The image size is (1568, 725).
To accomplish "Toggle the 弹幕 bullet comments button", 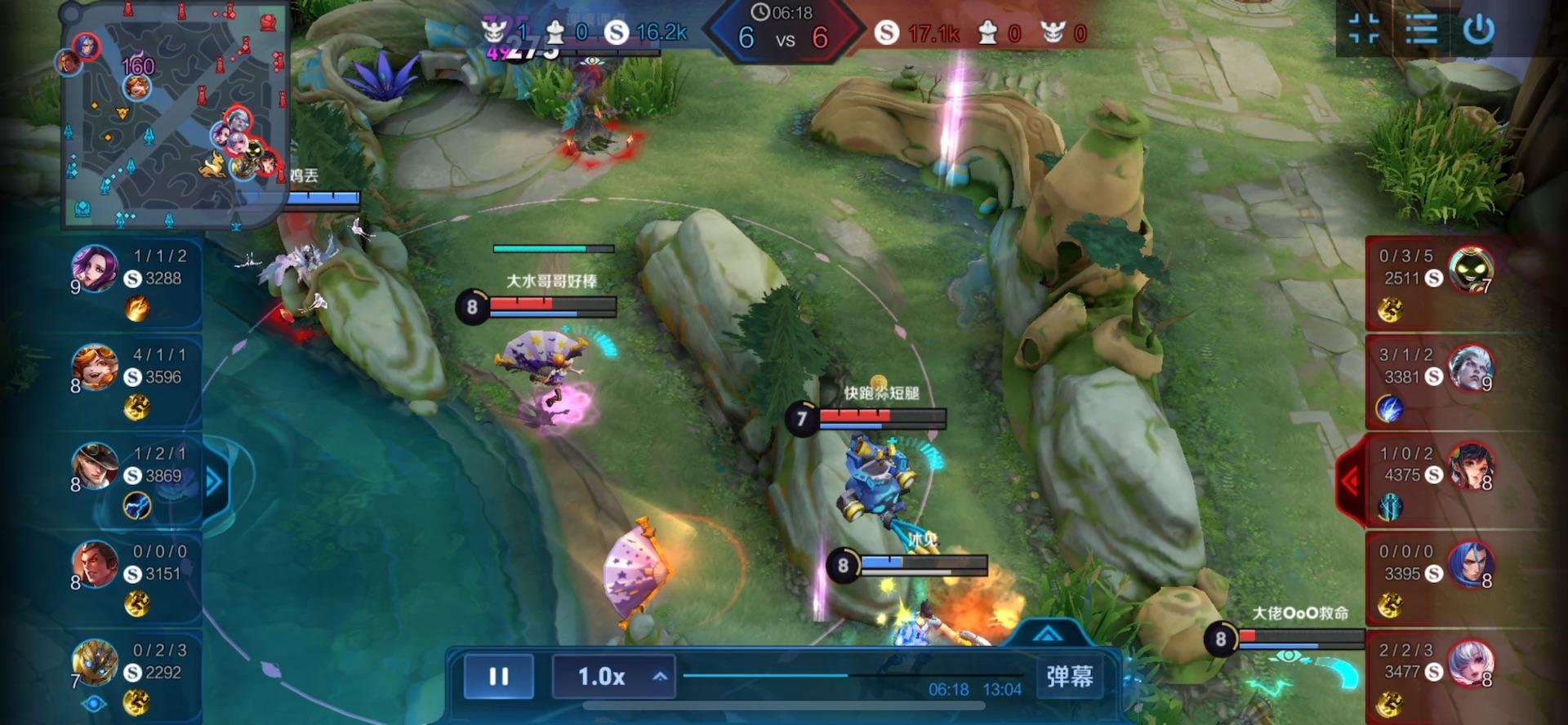I will point(1069,676).
